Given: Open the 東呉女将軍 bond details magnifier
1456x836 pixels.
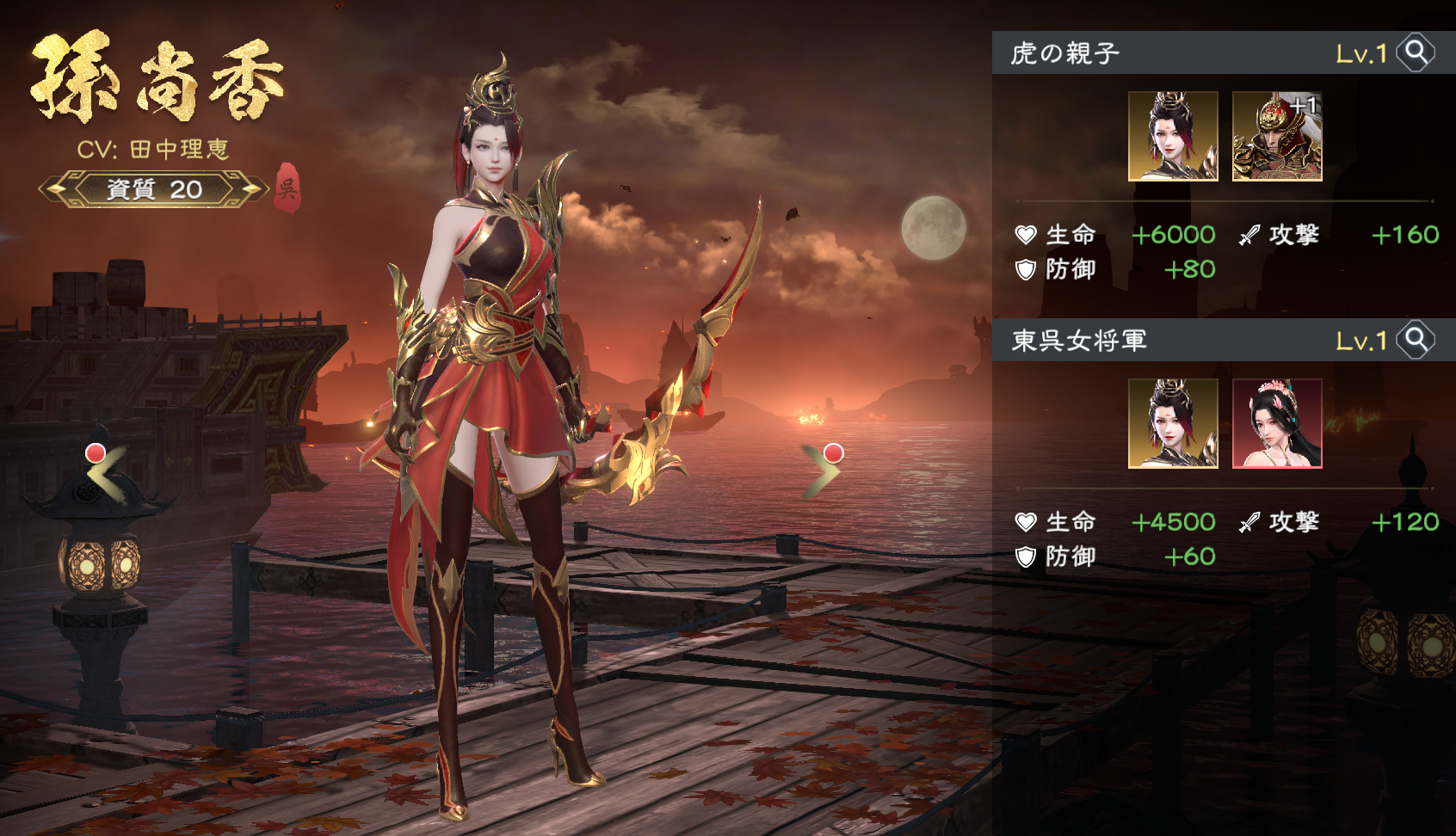Looking at the screenshot, I should pos(1416,341).
